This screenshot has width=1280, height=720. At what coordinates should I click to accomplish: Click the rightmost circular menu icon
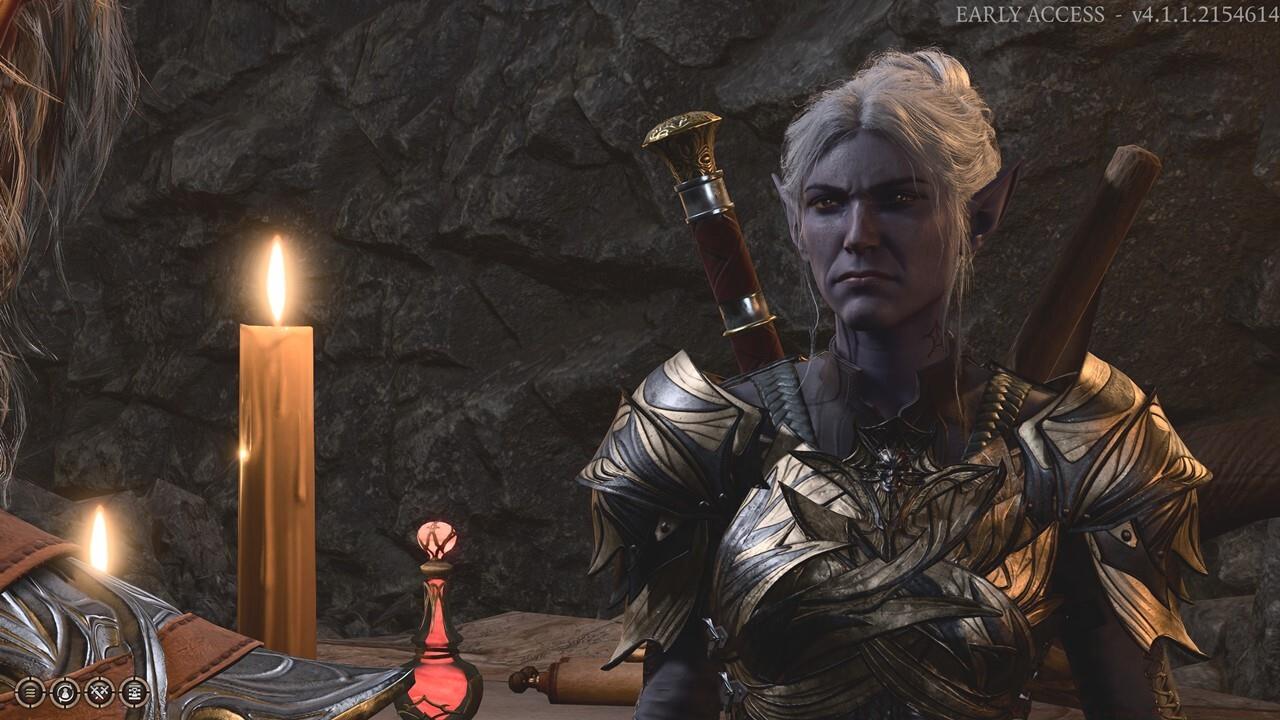[x=133, y=692]
